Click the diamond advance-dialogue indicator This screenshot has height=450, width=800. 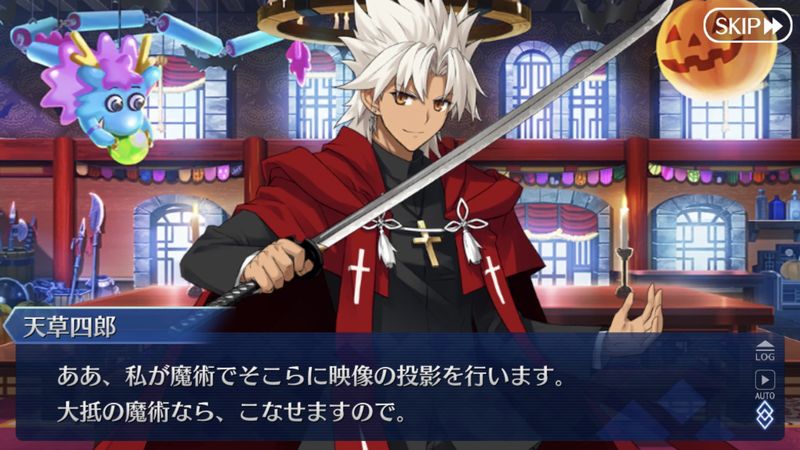click(x=764, y=416)
